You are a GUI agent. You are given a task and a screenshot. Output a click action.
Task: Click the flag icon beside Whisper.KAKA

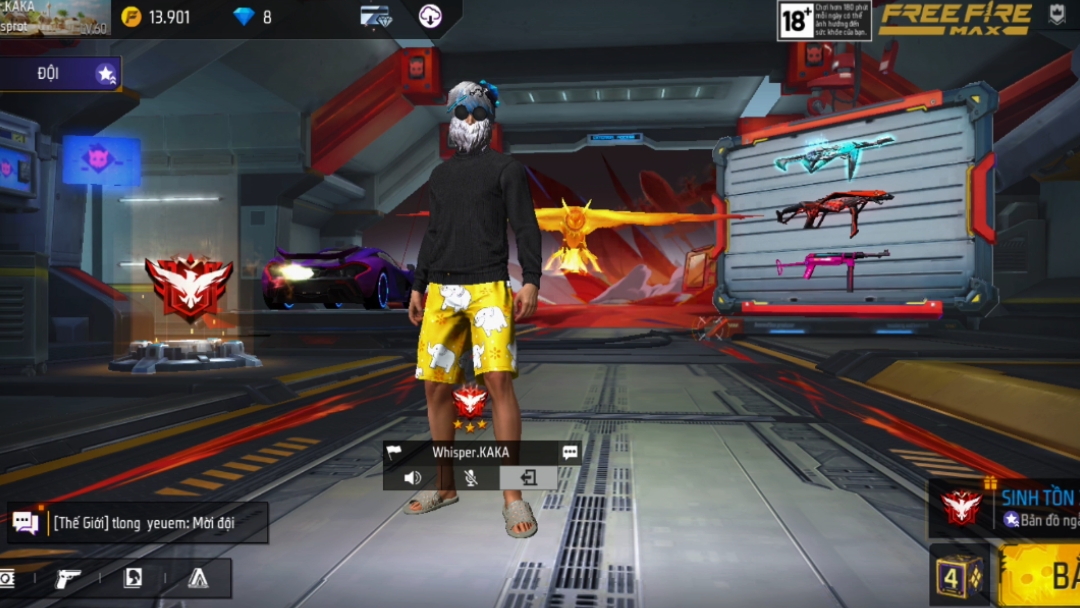pyautogui.click(x=396, y=452)
